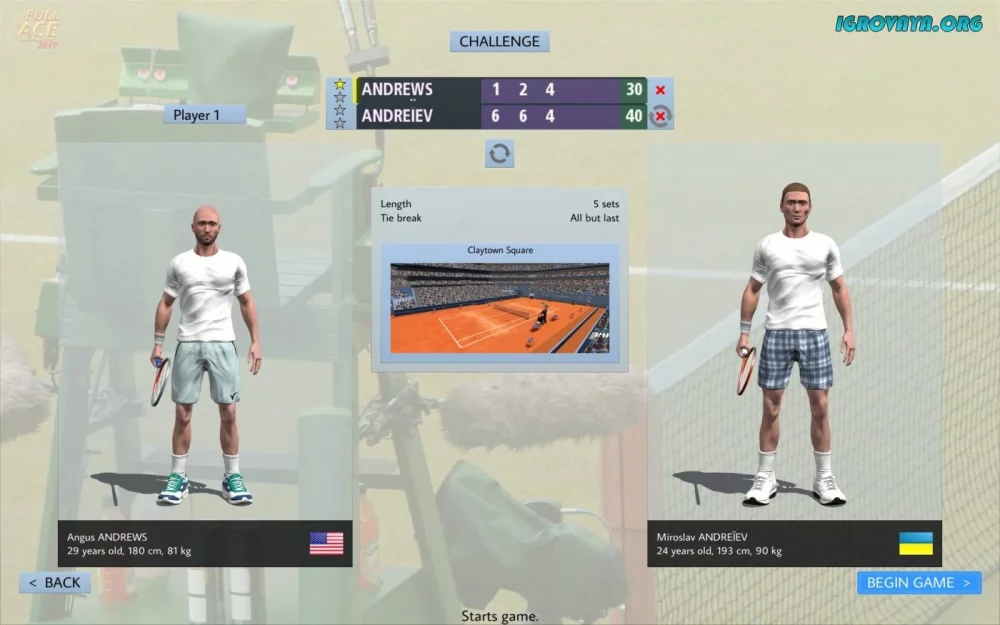Image resolution: width=1000 pixels, height=625 pixels.
Task: Go back using the Back button
Action: click(x=55, y=582)
